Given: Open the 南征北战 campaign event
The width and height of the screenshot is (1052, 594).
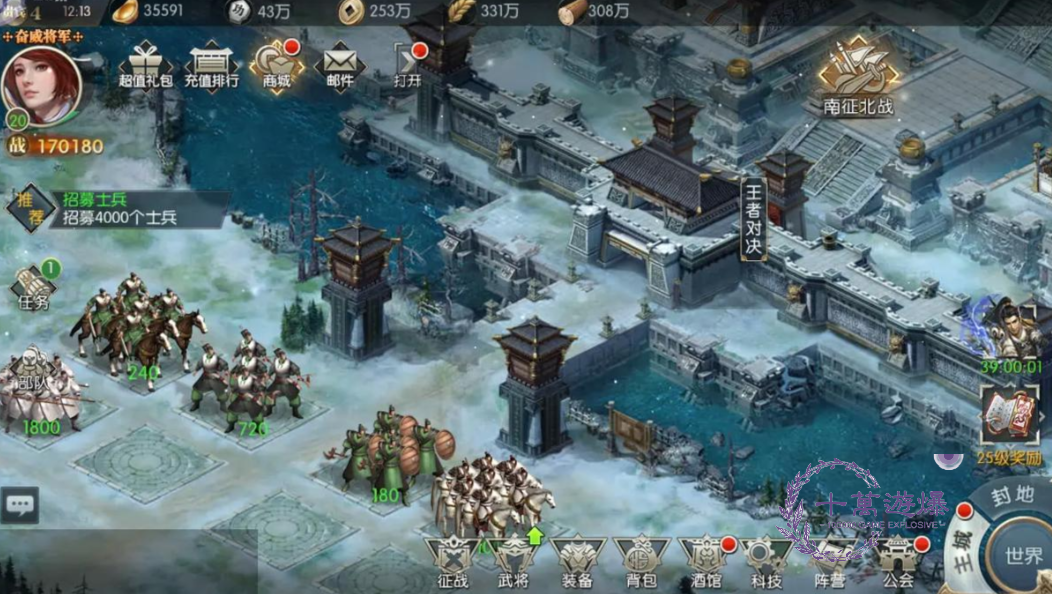Looking at the screenshot, I should [858, 77].
